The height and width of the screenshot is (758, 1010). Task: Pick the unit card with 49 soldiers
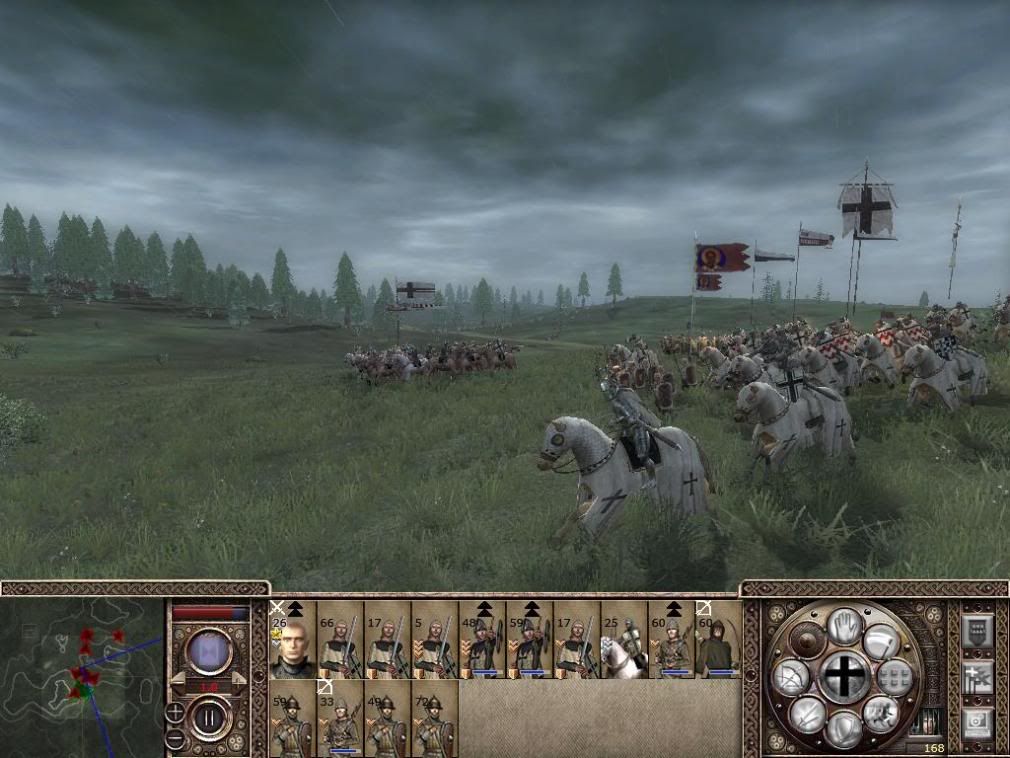tap(387, 719)
